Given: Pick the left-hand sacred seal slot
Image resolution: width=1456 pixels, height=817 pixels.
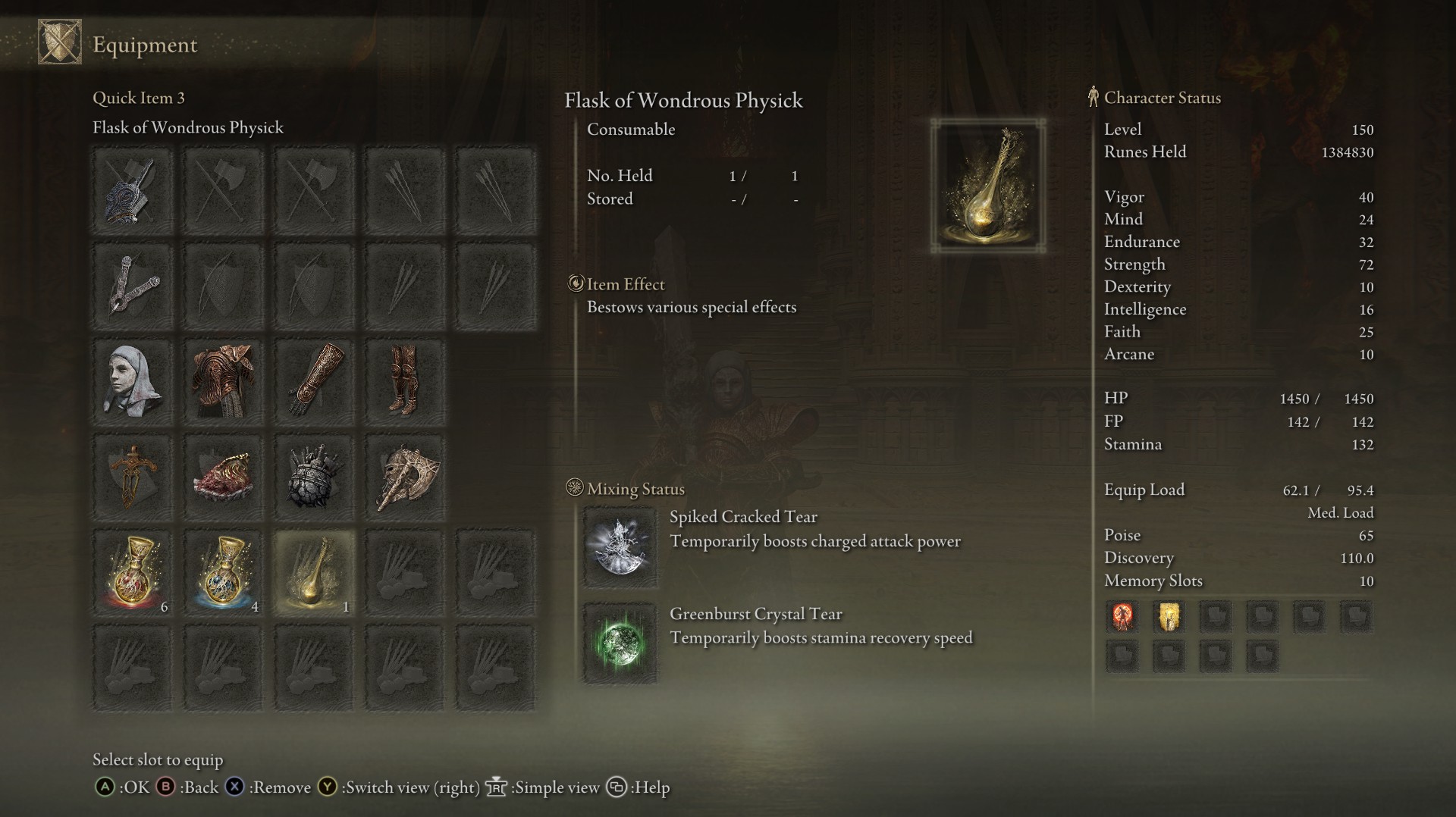Looking at the screenshot, I should [x=133, y=286].
